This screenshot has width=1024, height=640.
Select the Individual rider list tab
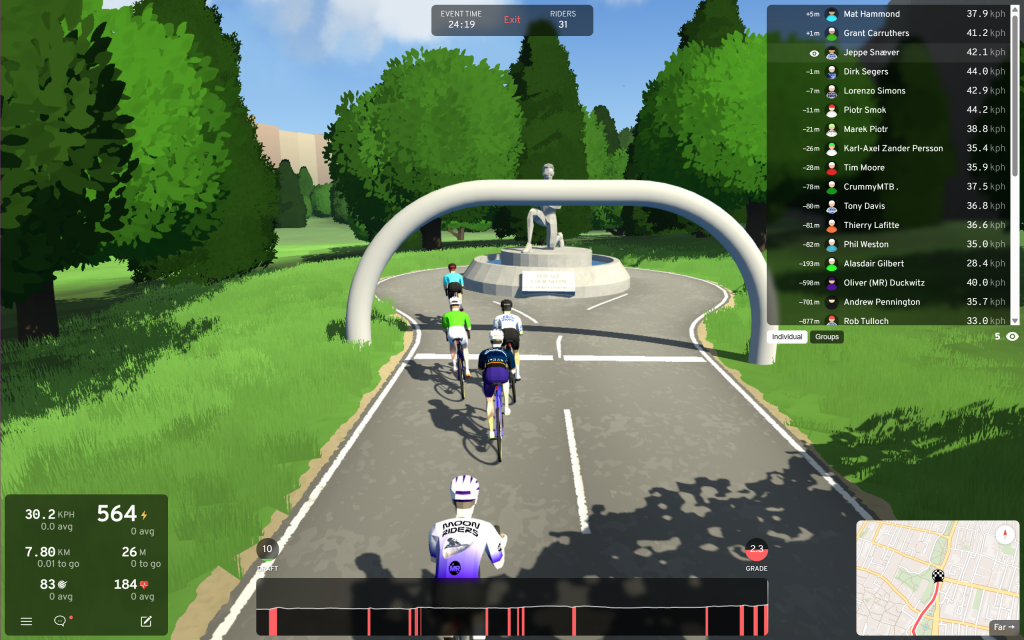788,337
